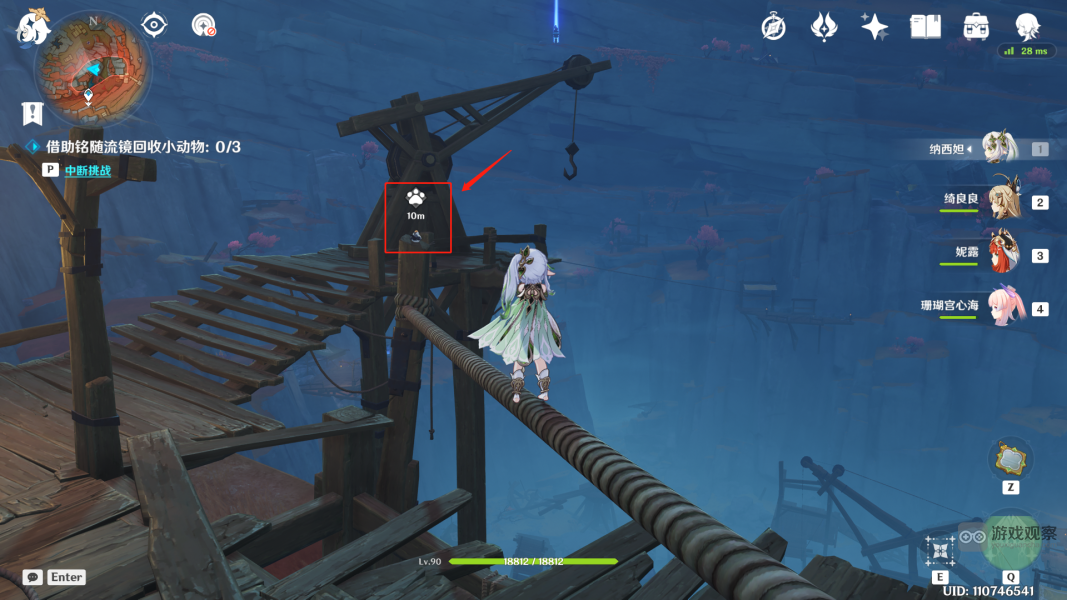
Task: Click the co-op disabled icon
Action: click(x=204, y=25)
